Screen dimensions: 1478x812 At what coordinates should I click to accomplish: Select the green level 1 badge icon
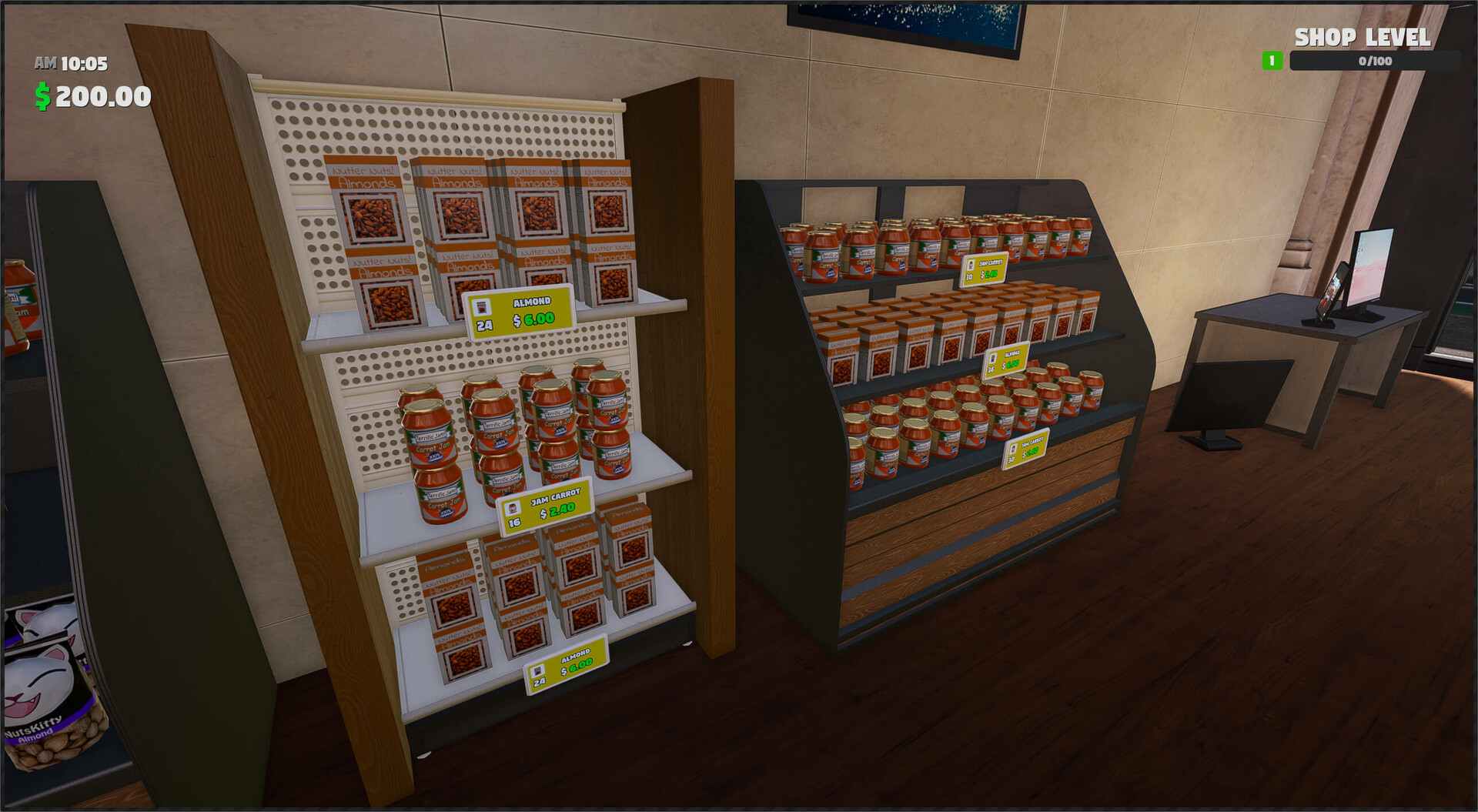pos(1271,60)
